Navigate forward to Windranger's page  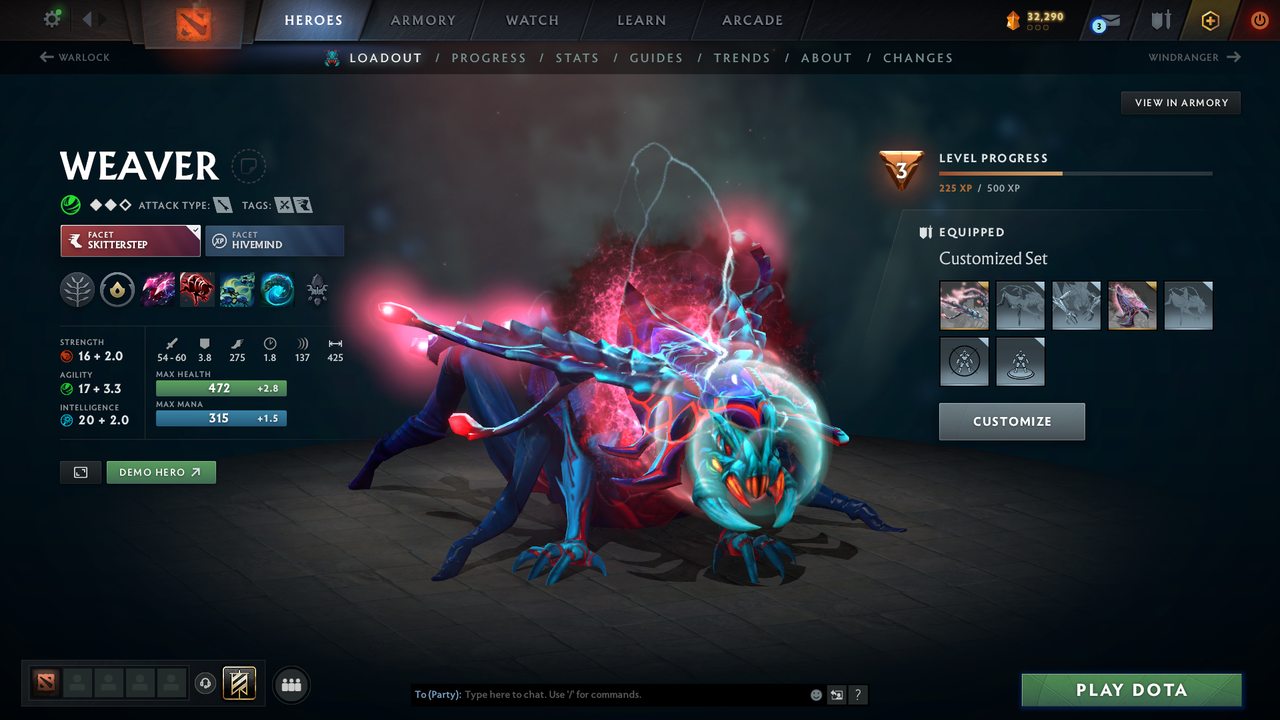tap(1191, 58)
